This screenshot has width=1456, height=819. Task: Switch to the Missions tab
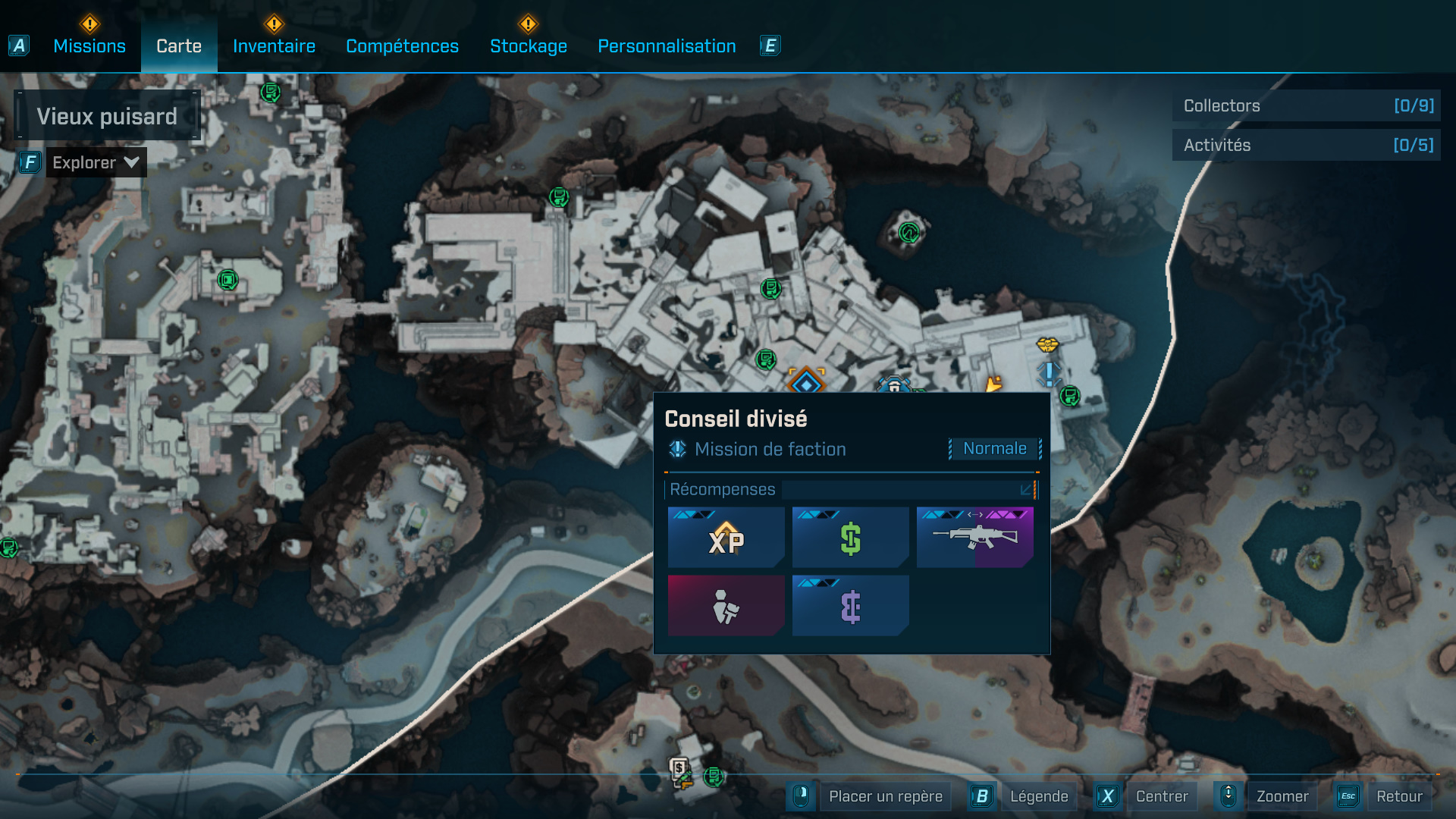pyautogui.click(x=89, y=46)
